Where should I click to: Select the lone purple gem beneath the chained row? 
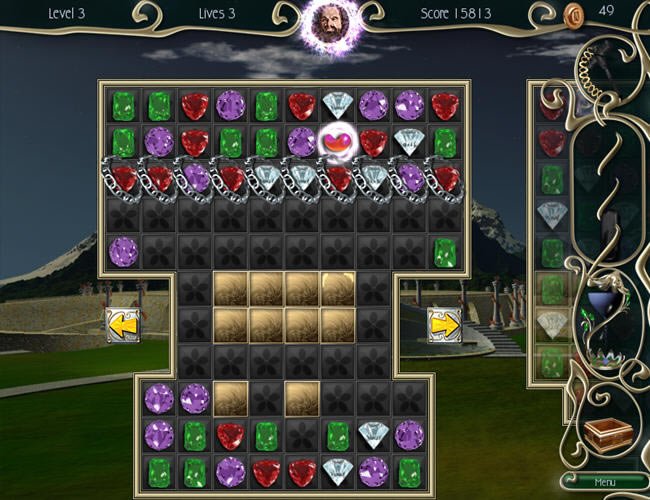coord(123,251)
